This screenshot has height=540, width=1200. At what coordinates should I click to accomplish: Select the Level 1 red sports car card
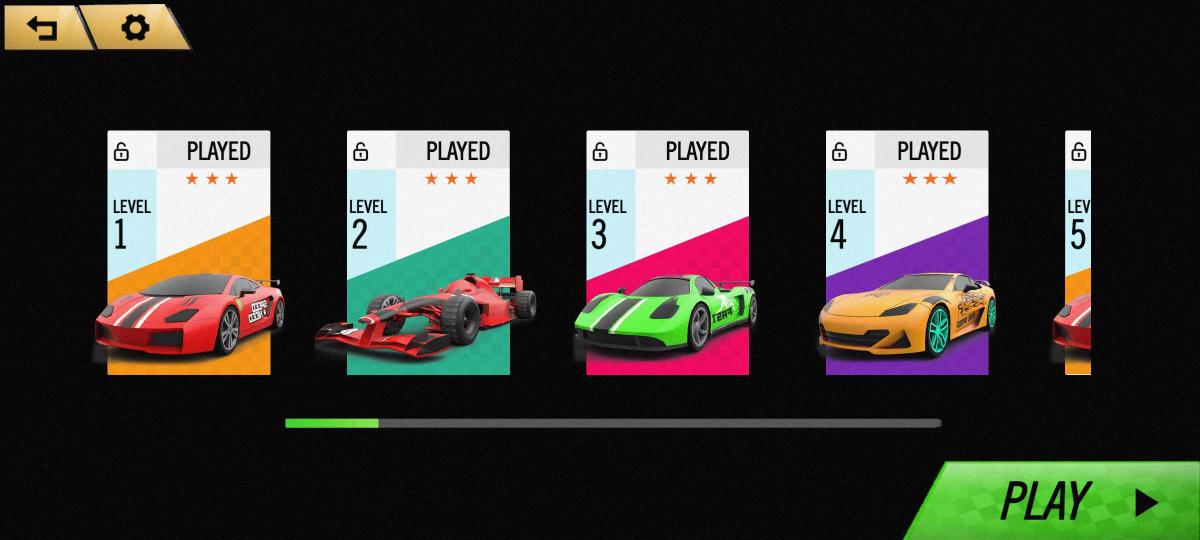pos(189,253)
